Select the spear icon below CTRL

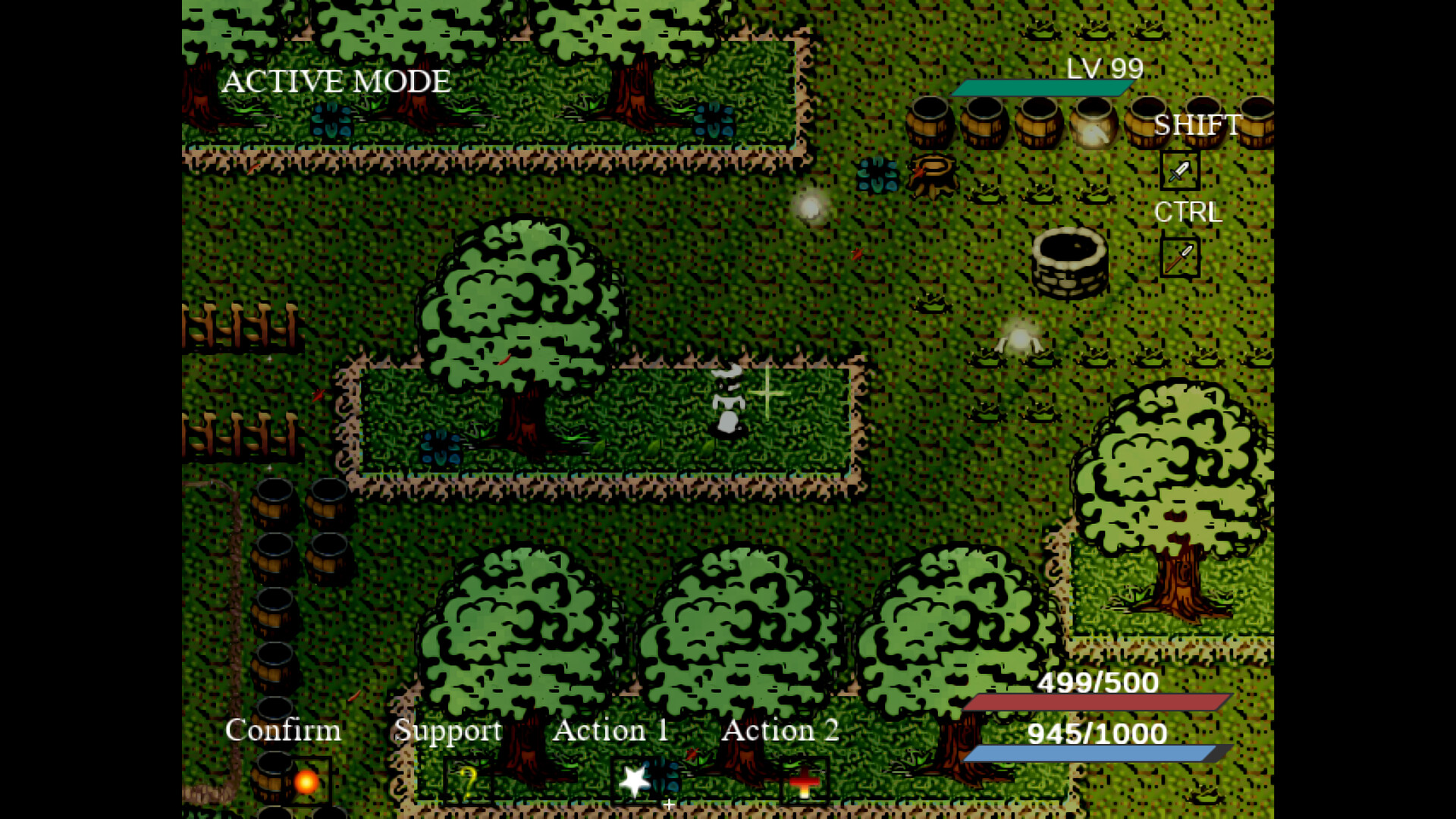coord(1180,258)
